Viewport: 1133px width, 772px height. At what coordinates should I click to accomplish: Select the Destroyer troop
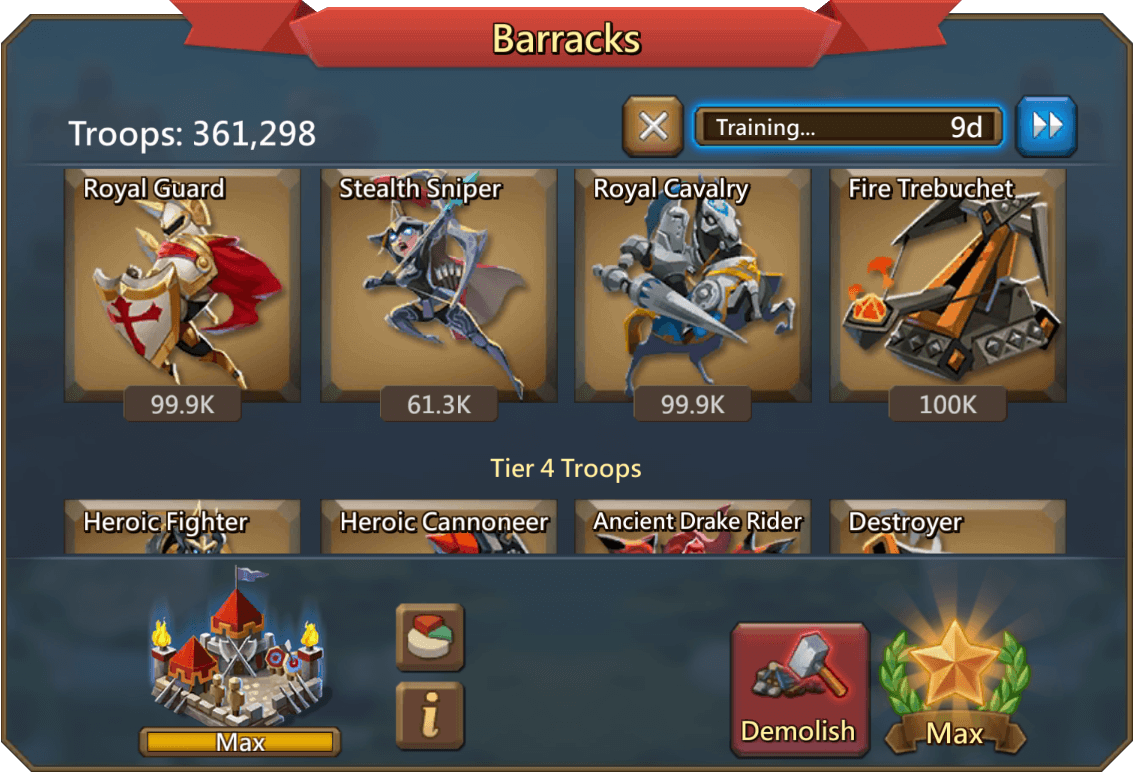[x=948, y=527]
